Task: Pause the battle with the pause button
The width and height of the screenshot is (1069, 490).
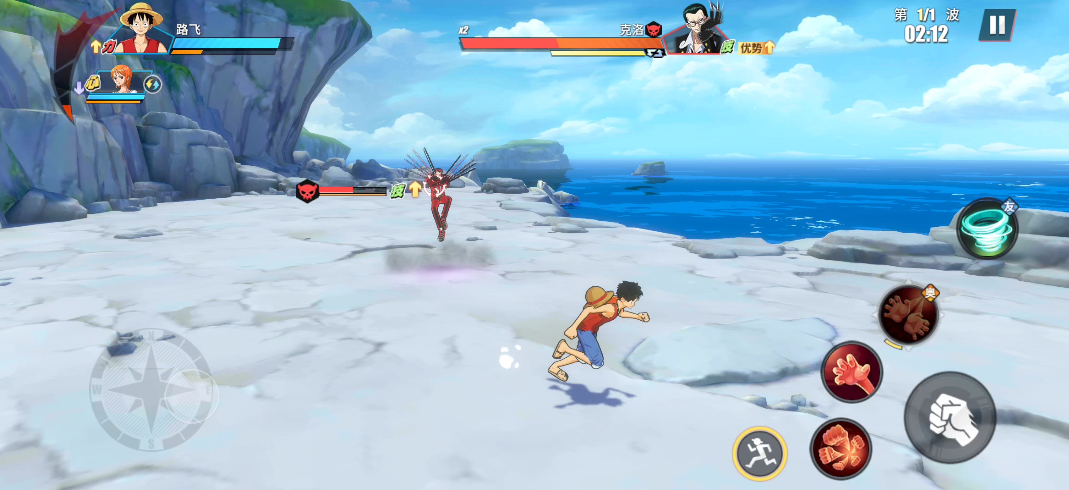Action: click(x=996, y=25)
